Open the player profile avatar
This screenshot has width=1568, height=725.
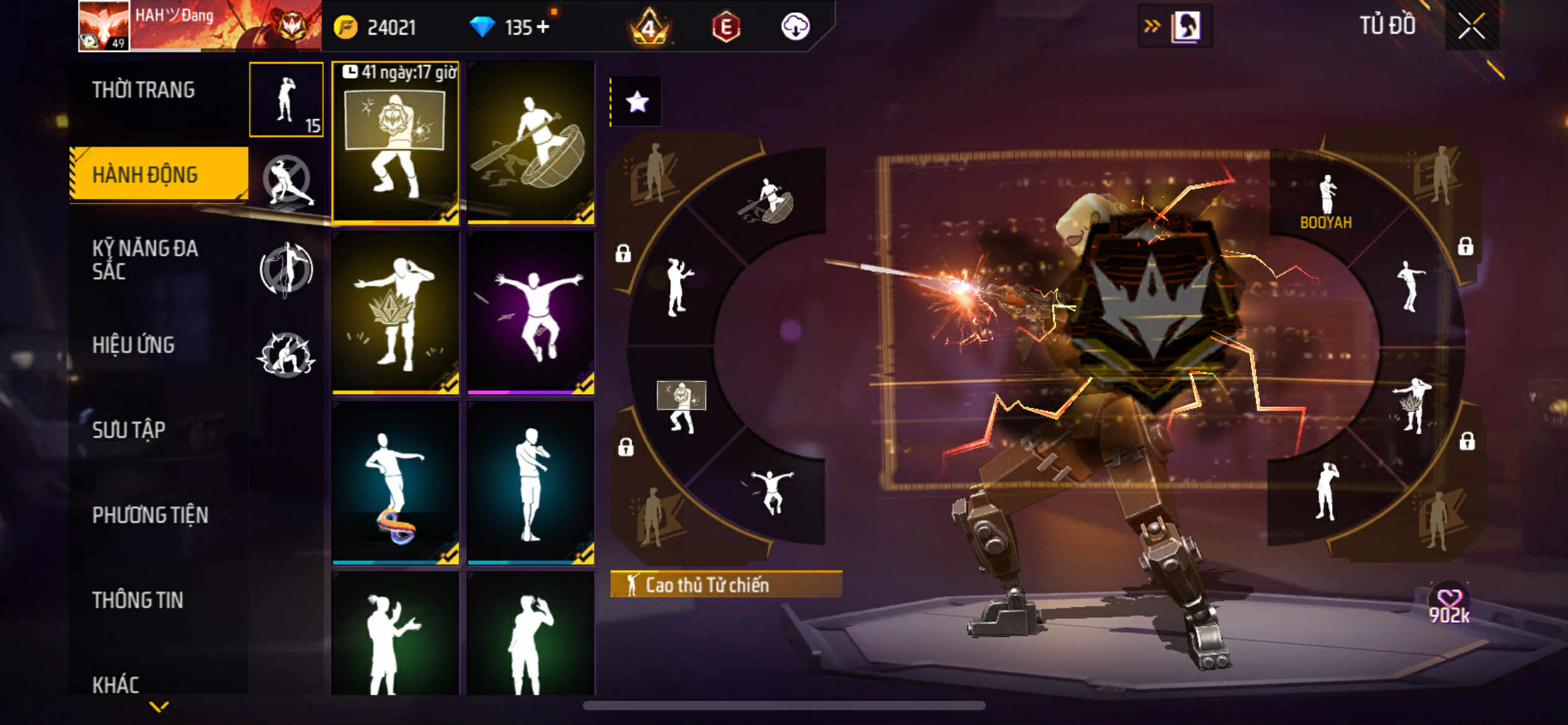pyautogui.click(x=104, y=26)
